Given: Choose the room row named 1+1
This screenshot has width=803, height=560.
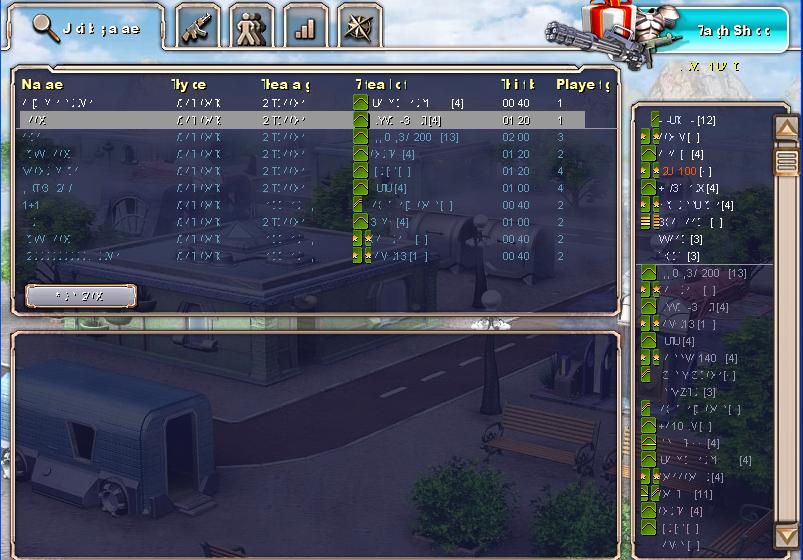Looking at the screenshot, I should point(315,205).
